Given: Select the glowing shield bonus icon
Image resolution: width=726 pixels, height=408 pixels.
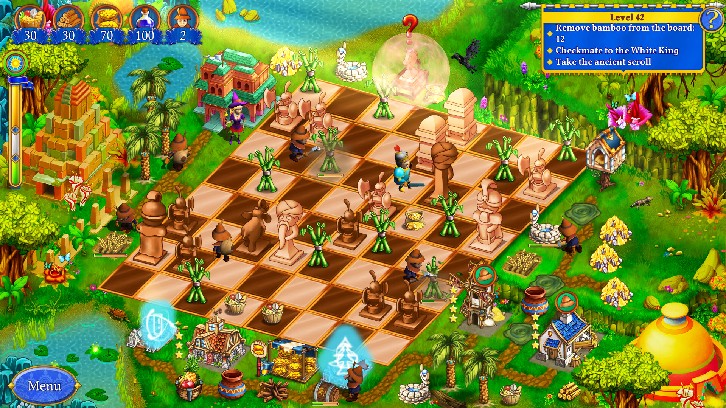Looking at the screenshot, I should pyautogui.click(x=158, y=323).
